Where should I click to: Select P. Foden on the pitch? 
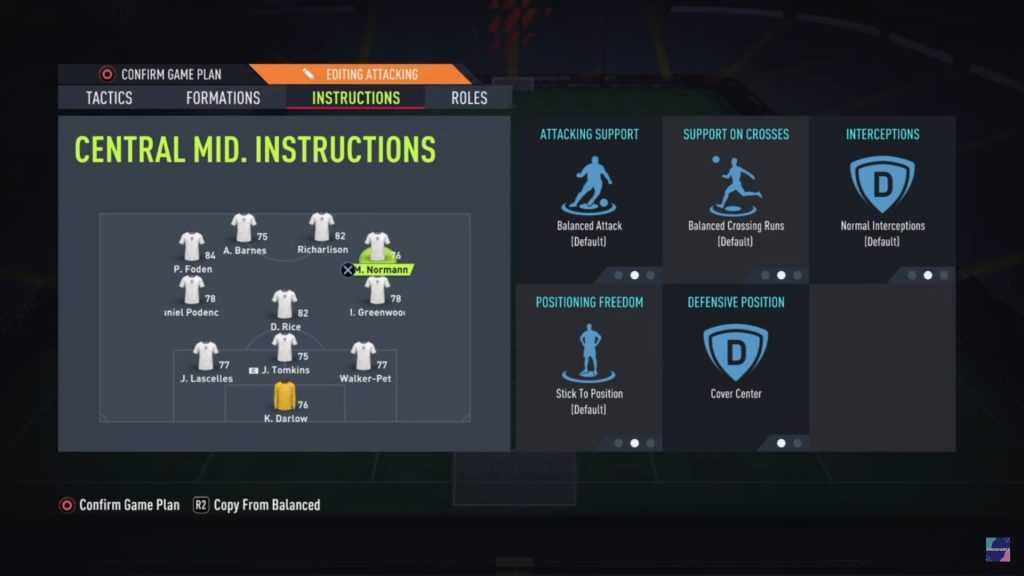[x=191, y=248]
